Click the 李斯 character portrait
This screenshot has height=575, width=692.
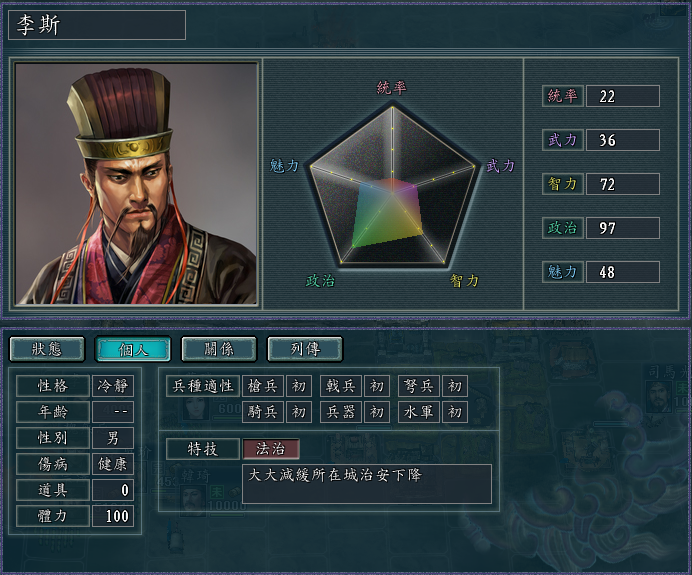[x=136, y=183]
